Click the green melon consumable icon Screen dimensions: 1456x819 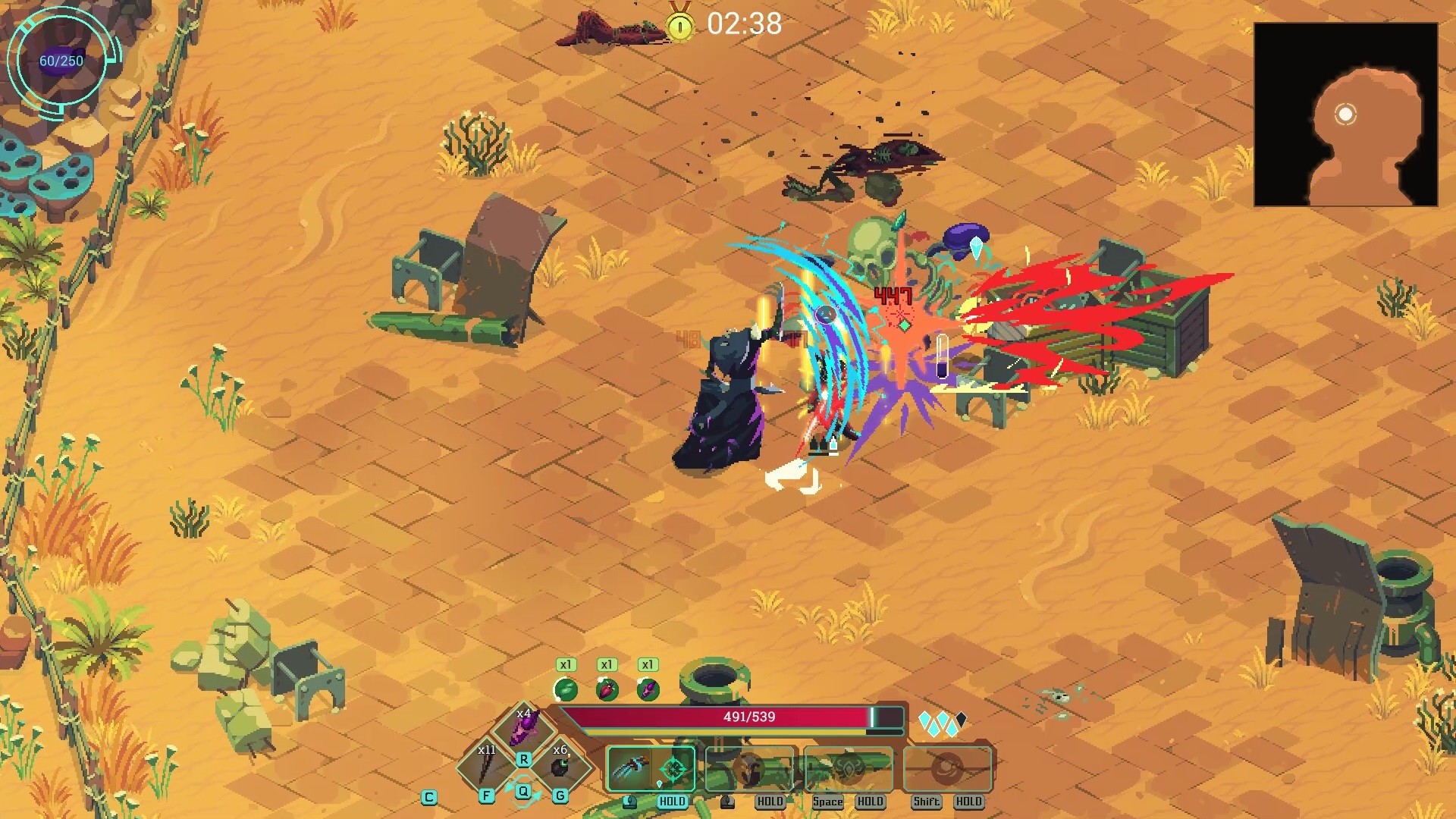[x=566, y=689]
